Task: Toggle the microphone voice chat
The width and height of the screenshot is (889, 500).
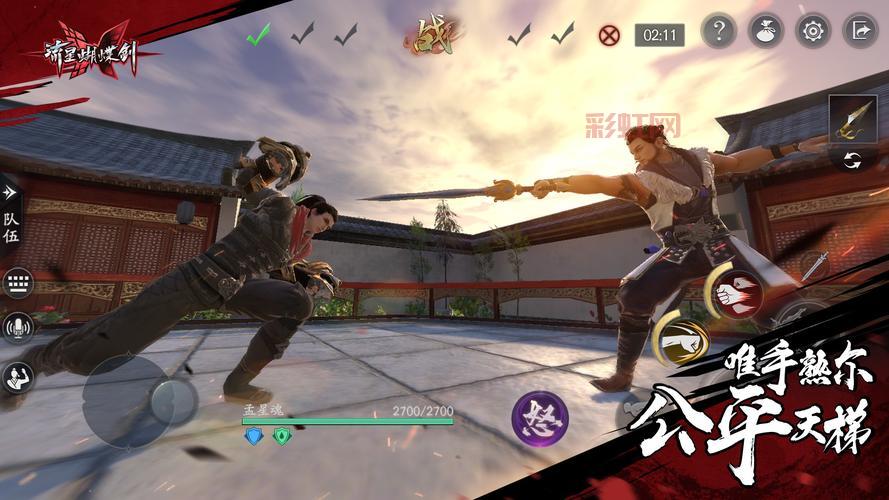Action: pos(17,328)
